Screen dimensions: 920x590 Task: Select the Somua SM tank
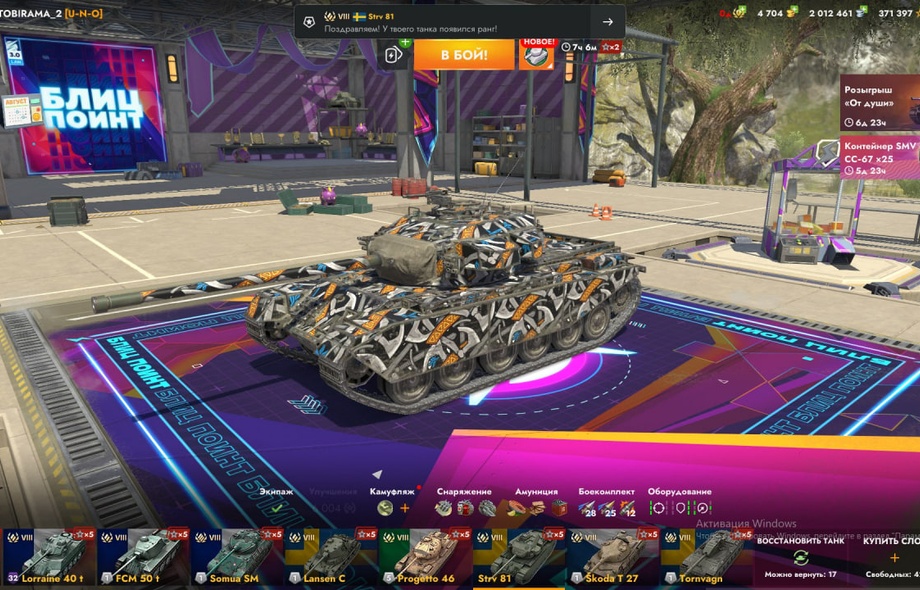(x=236, y=557)
